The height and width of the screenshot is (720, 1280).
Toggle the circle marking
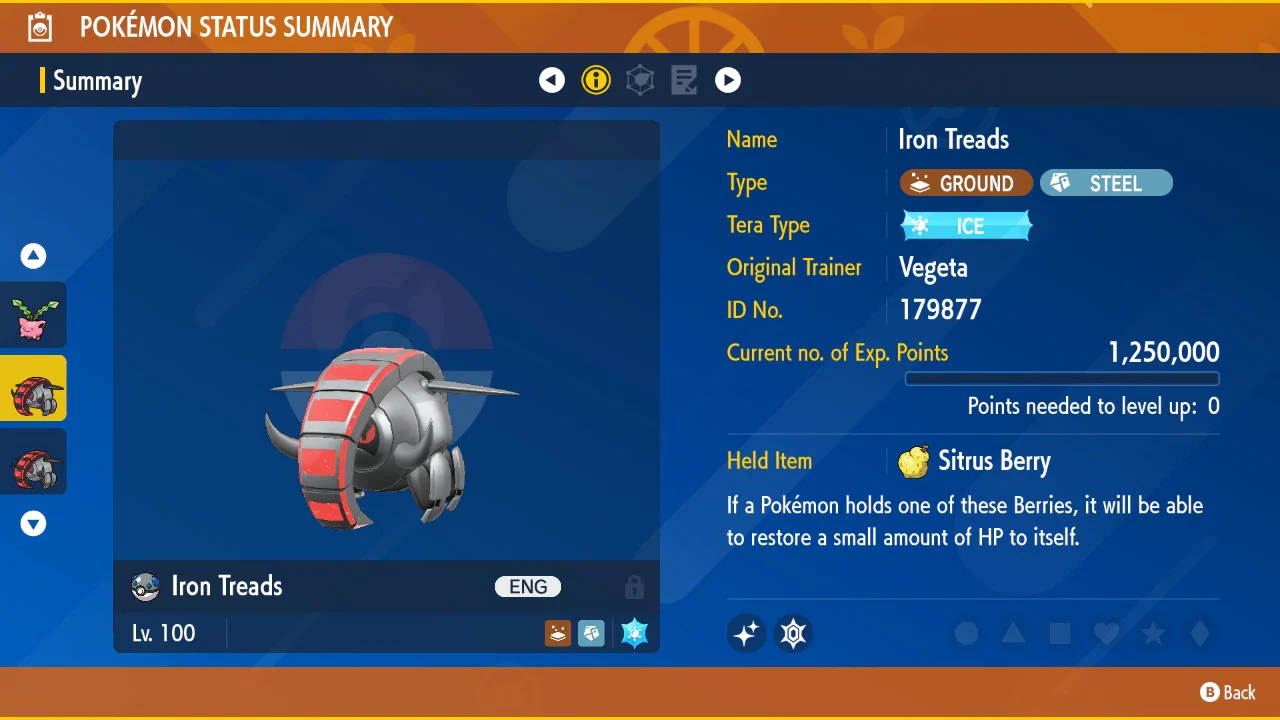966,633
